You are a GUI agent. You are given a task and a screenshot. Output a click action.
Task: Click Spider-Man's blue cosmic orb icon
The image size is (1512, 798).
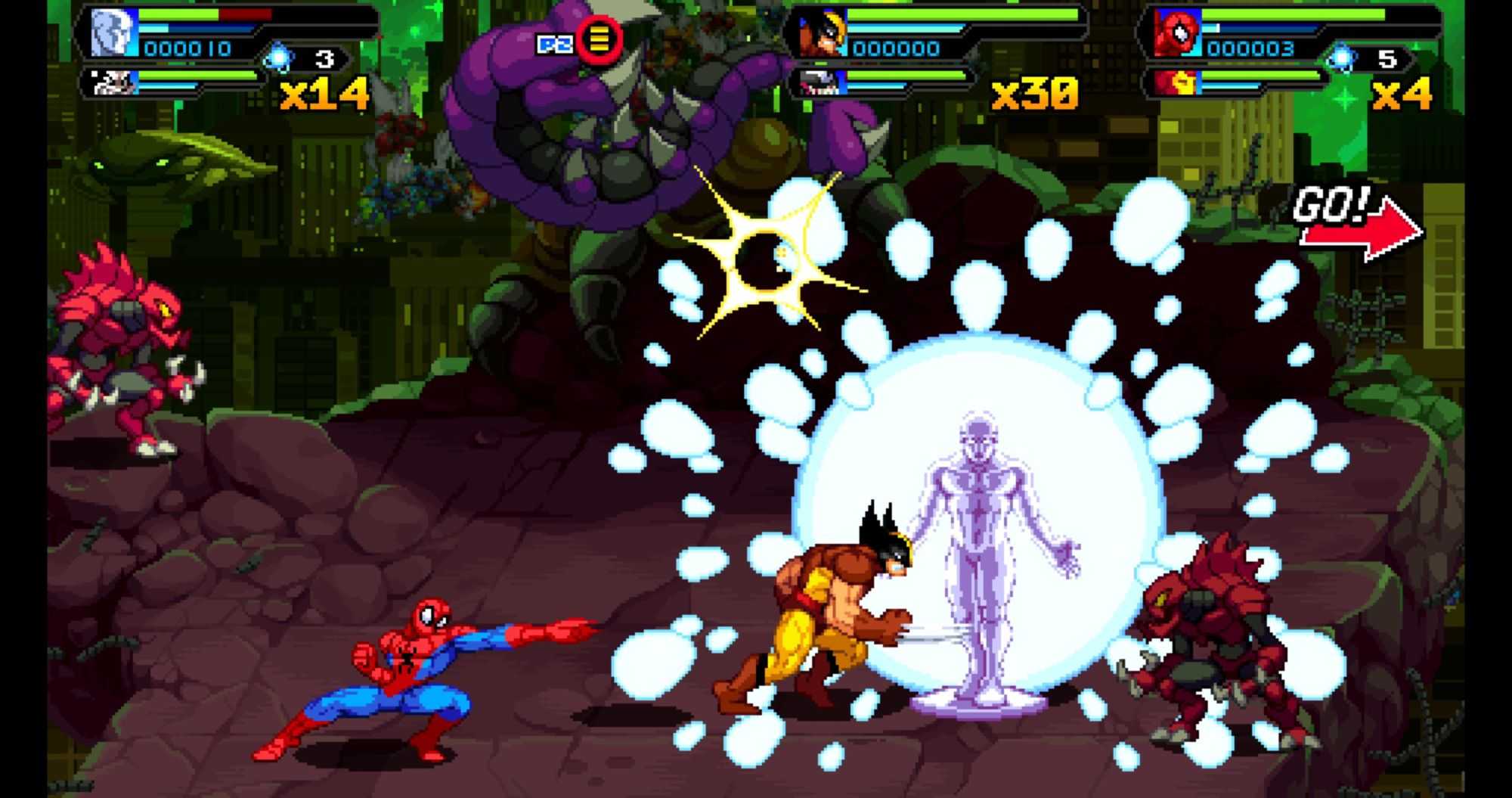[1342, 58]
